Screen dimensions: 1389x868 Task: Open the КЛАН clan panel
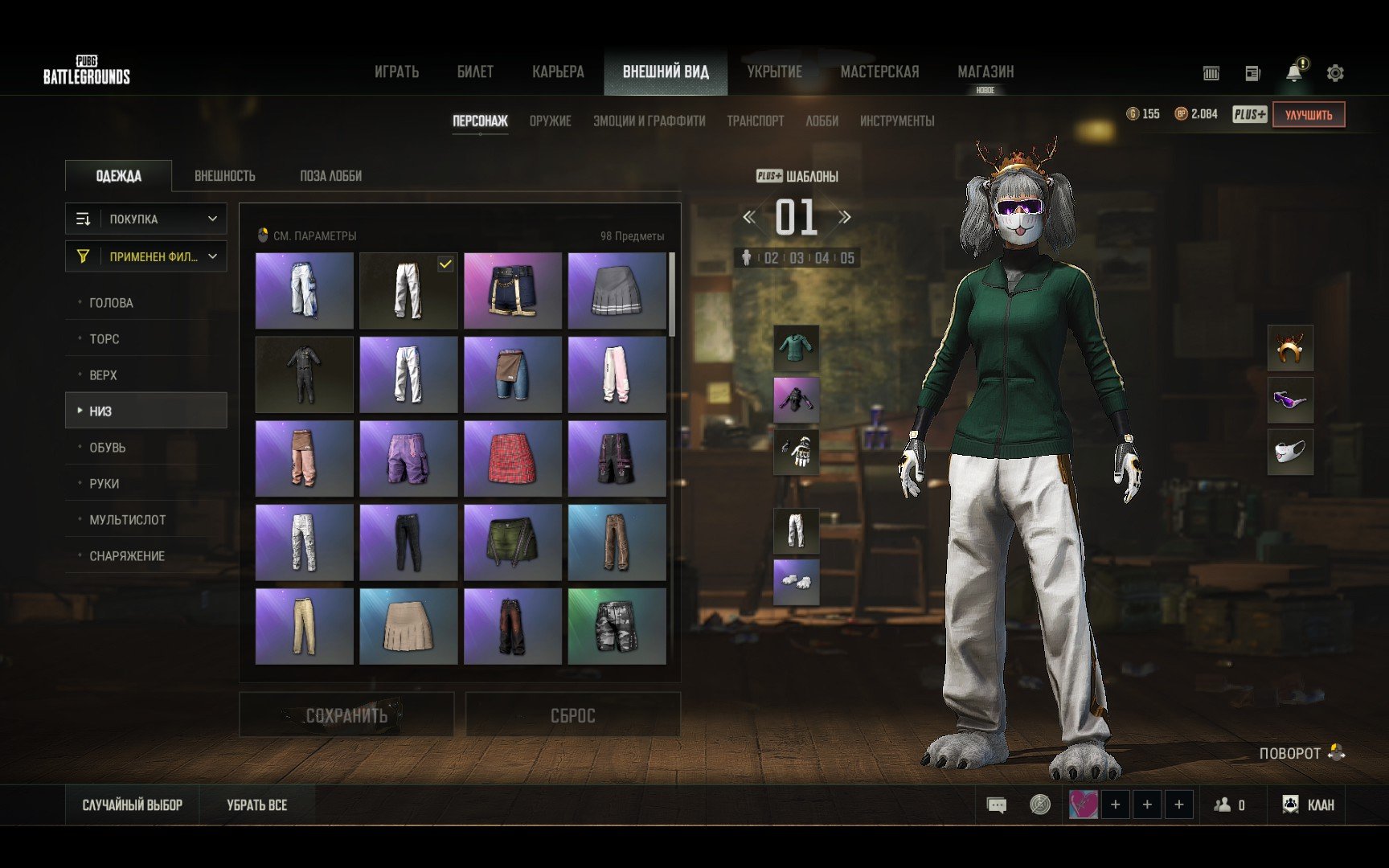(x=1309, y=805)
